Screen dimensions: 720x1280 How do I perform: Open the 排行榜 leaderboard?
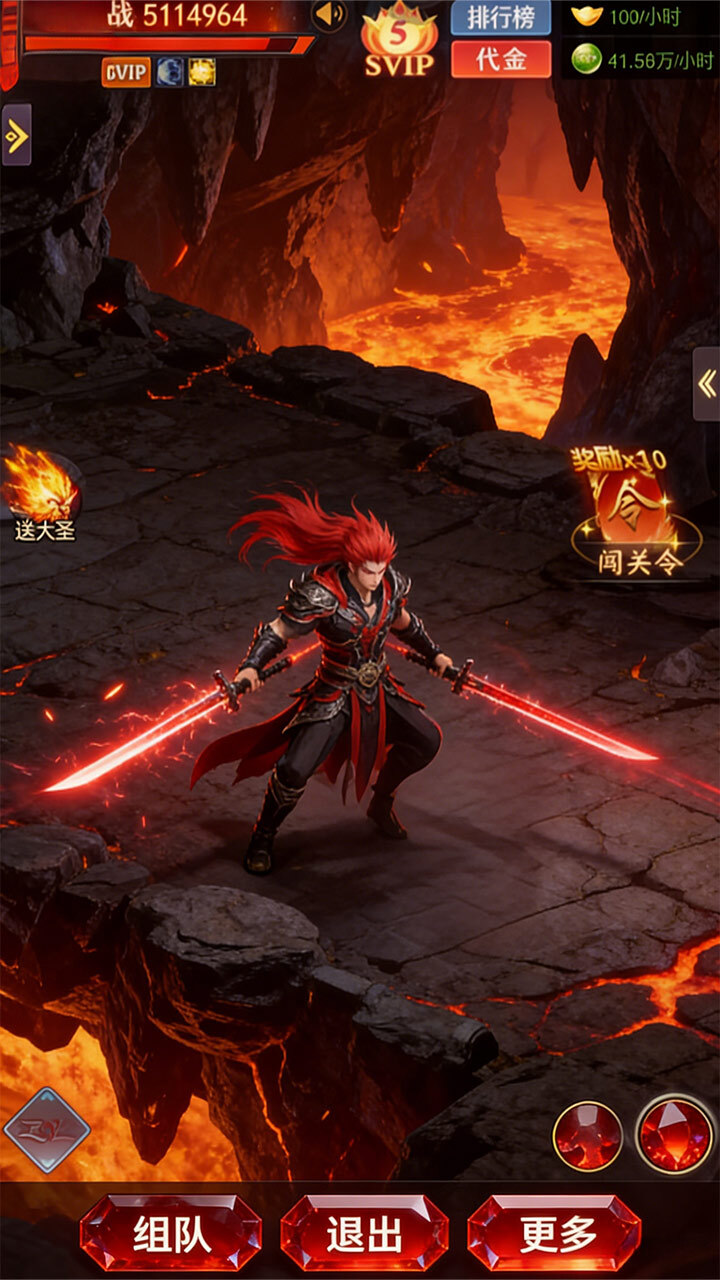coord(501,17)
